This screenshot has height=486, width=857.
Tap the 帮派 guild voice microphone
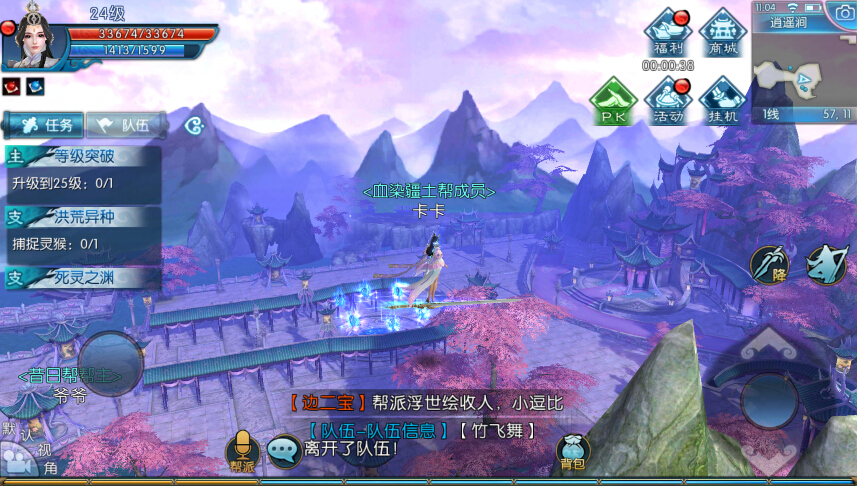coord(242,452)
